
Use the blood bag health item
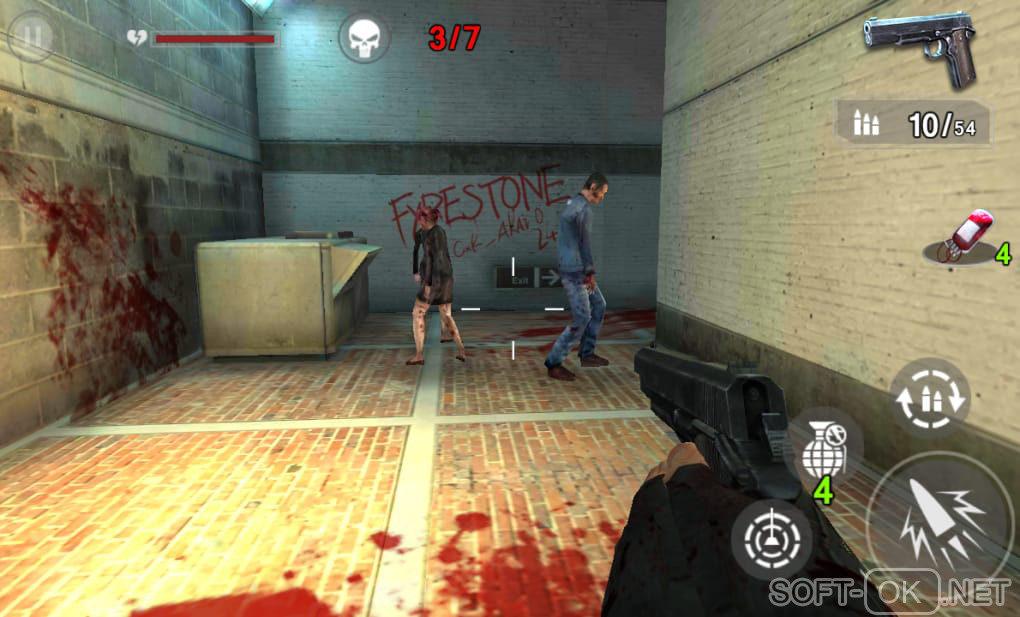click(x=964, y=240)
